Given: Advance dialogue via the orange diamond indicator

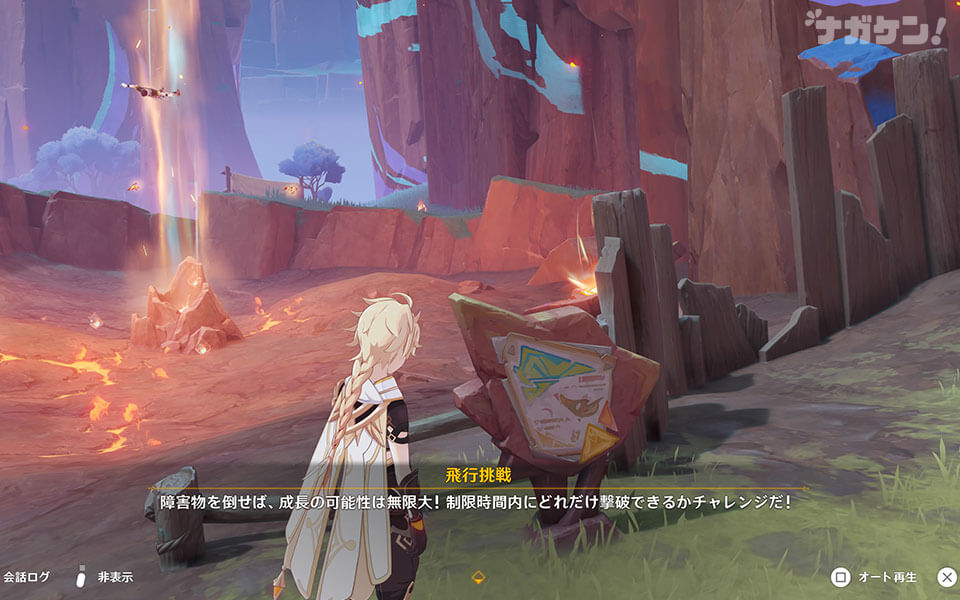Looking at the screenshot, I should pyautogui.click(x=479, y=577).
